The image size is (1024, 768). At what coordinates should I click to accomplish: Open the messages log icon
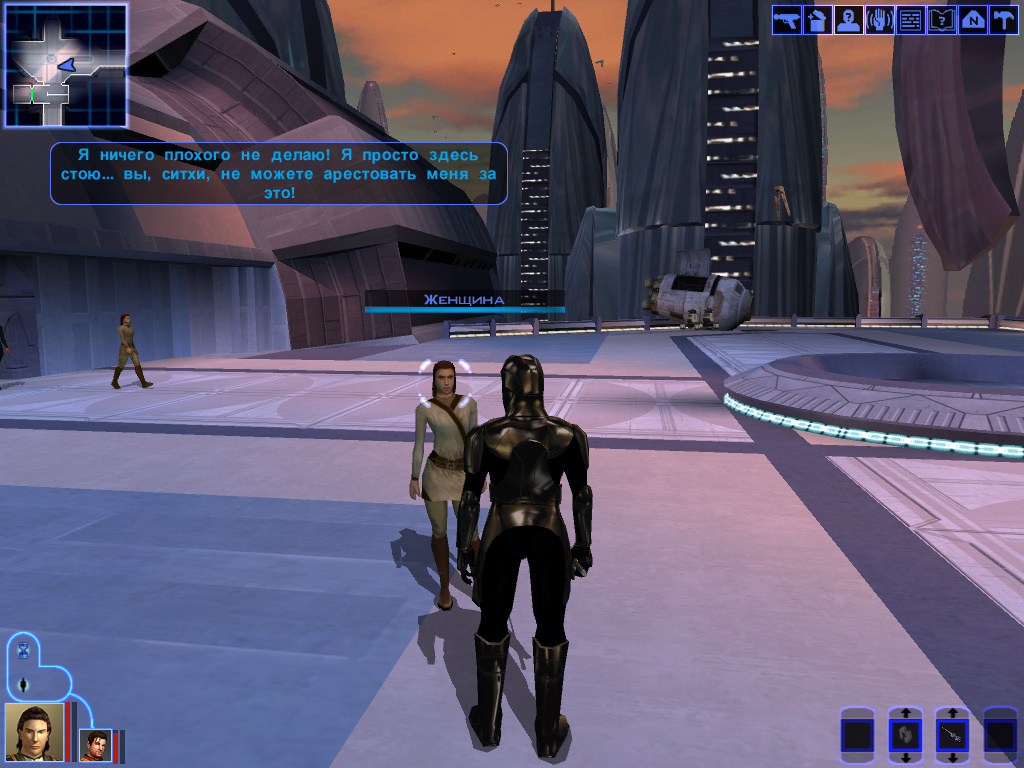(910, 20)
